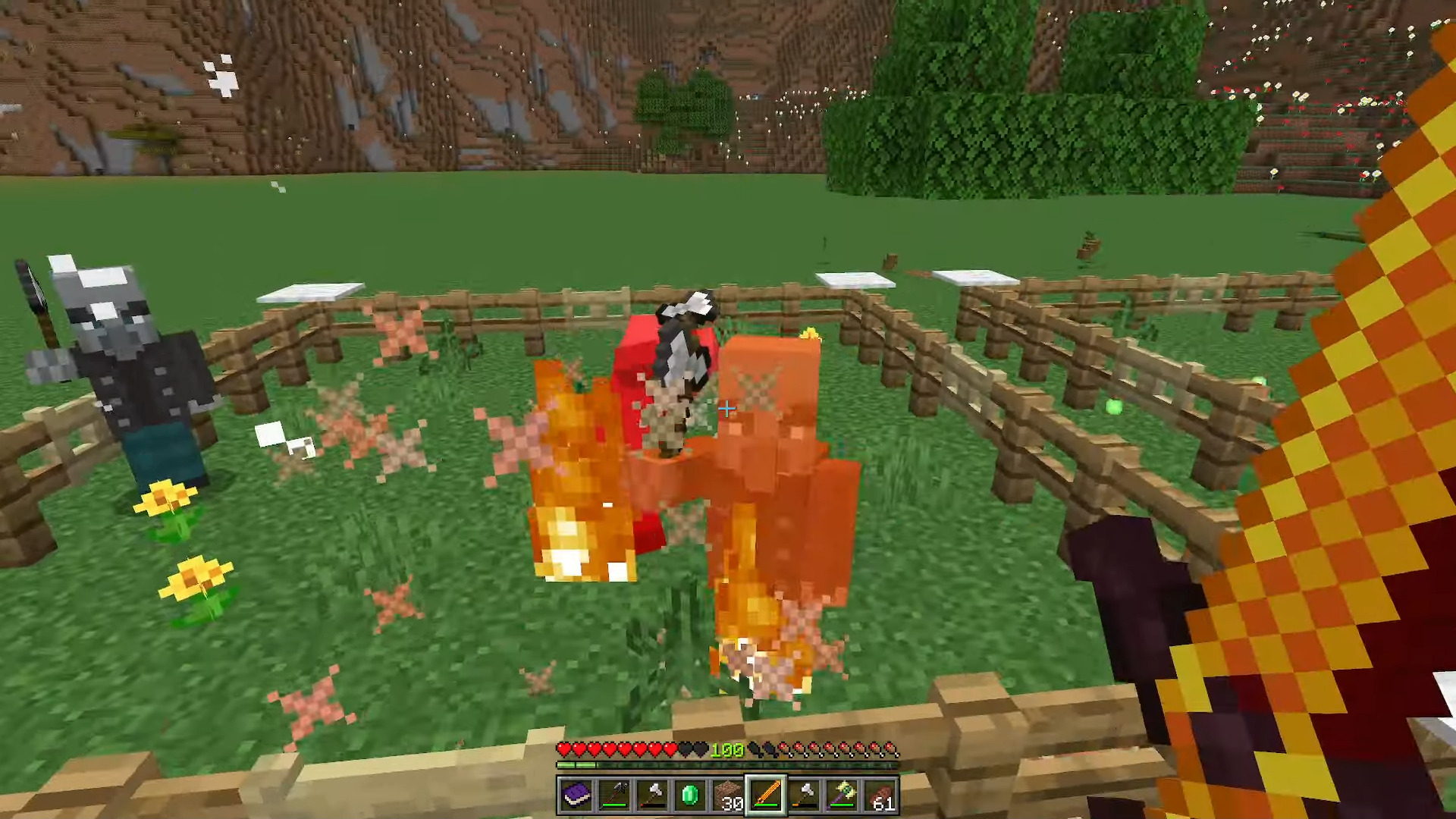This screenshot has height=819, width=1456.
Task: Choose the dirt block stack of 30
Action: tap(728, 795)
